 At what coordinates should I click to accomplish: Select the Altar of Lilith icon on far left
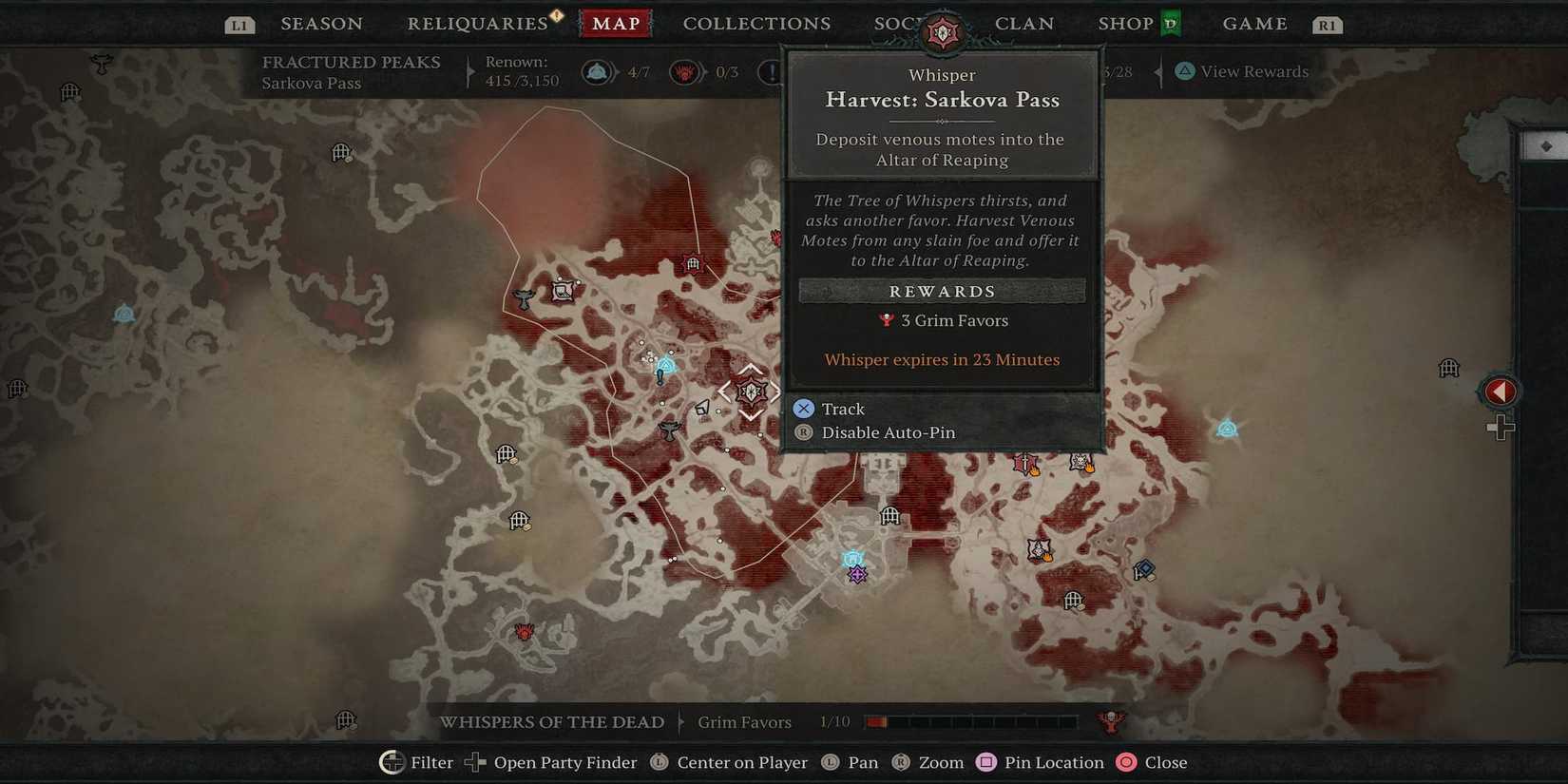(123, 314)
